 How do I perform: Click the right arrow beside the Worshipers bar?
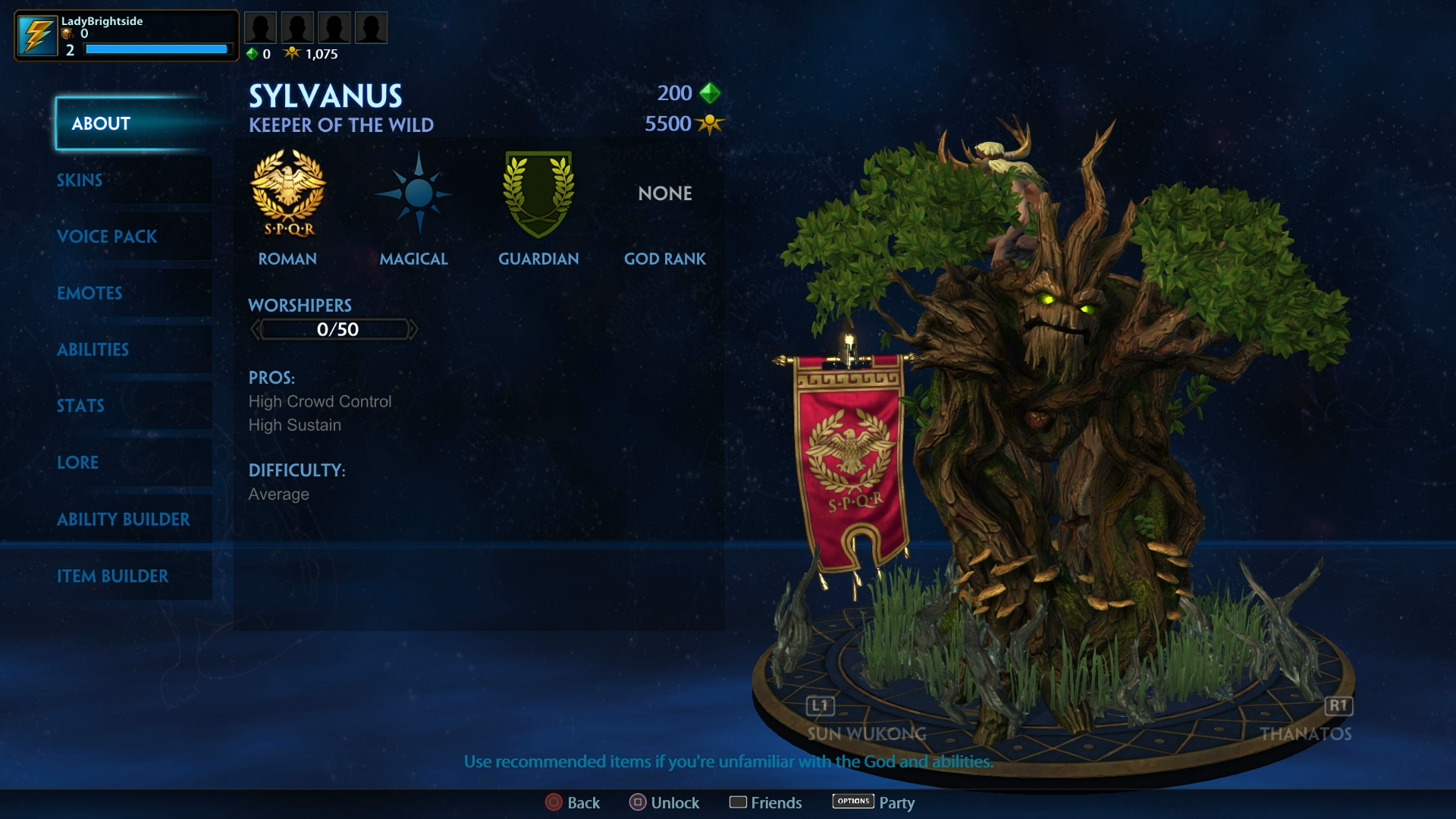[414, 329]
